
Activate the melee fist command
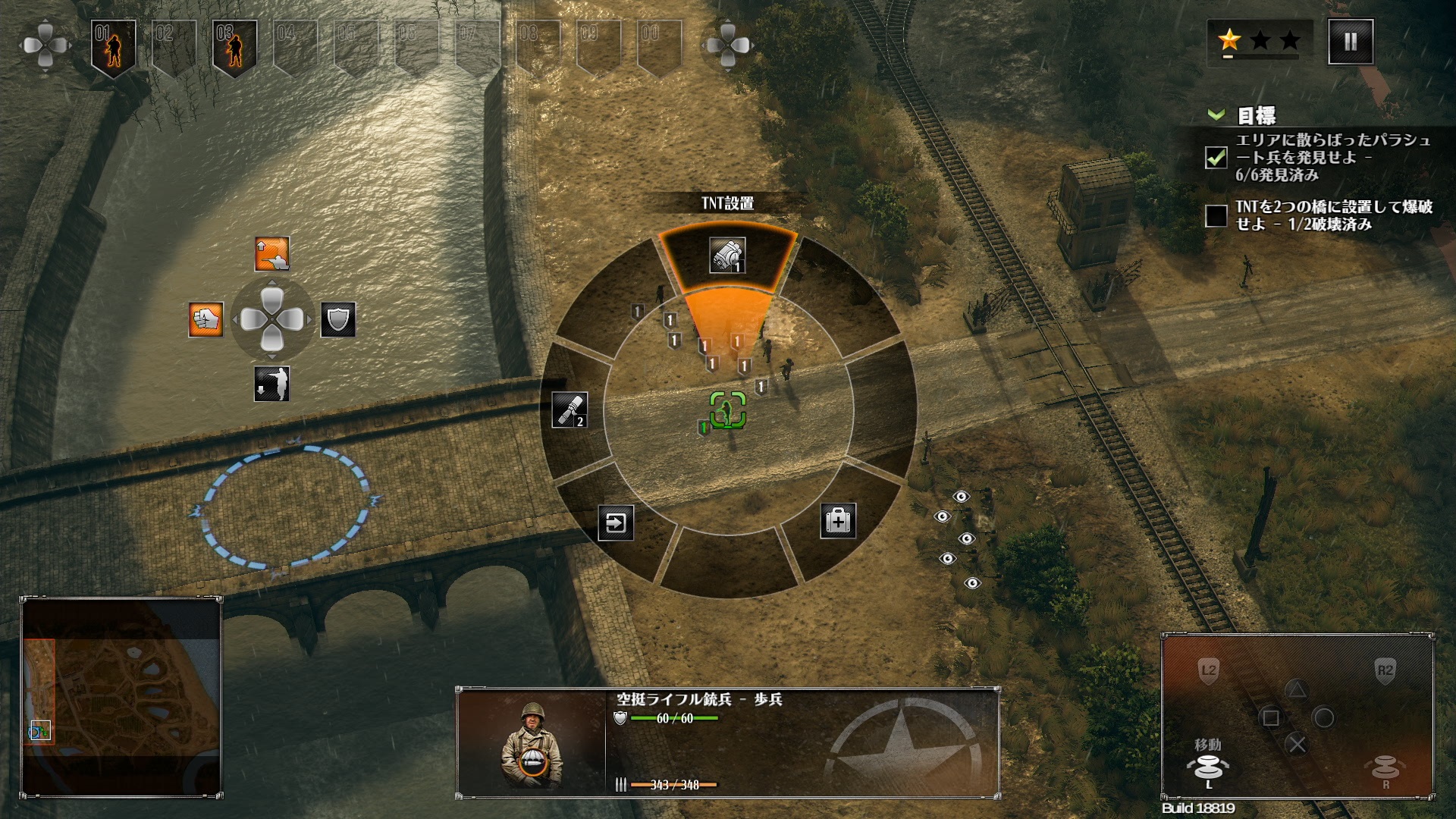206,319
